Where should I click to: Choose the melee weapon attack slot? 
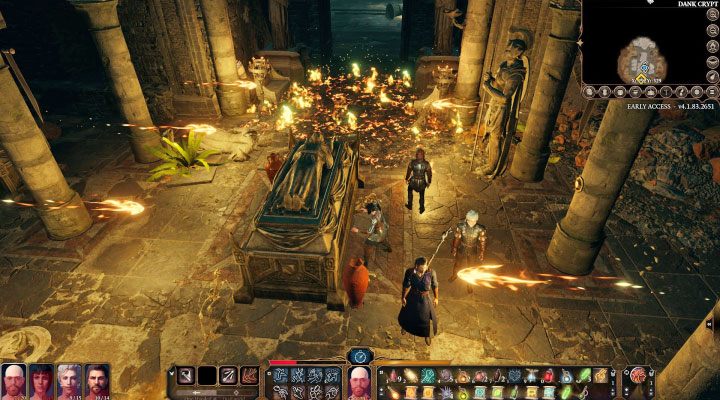tap(187, 375)
